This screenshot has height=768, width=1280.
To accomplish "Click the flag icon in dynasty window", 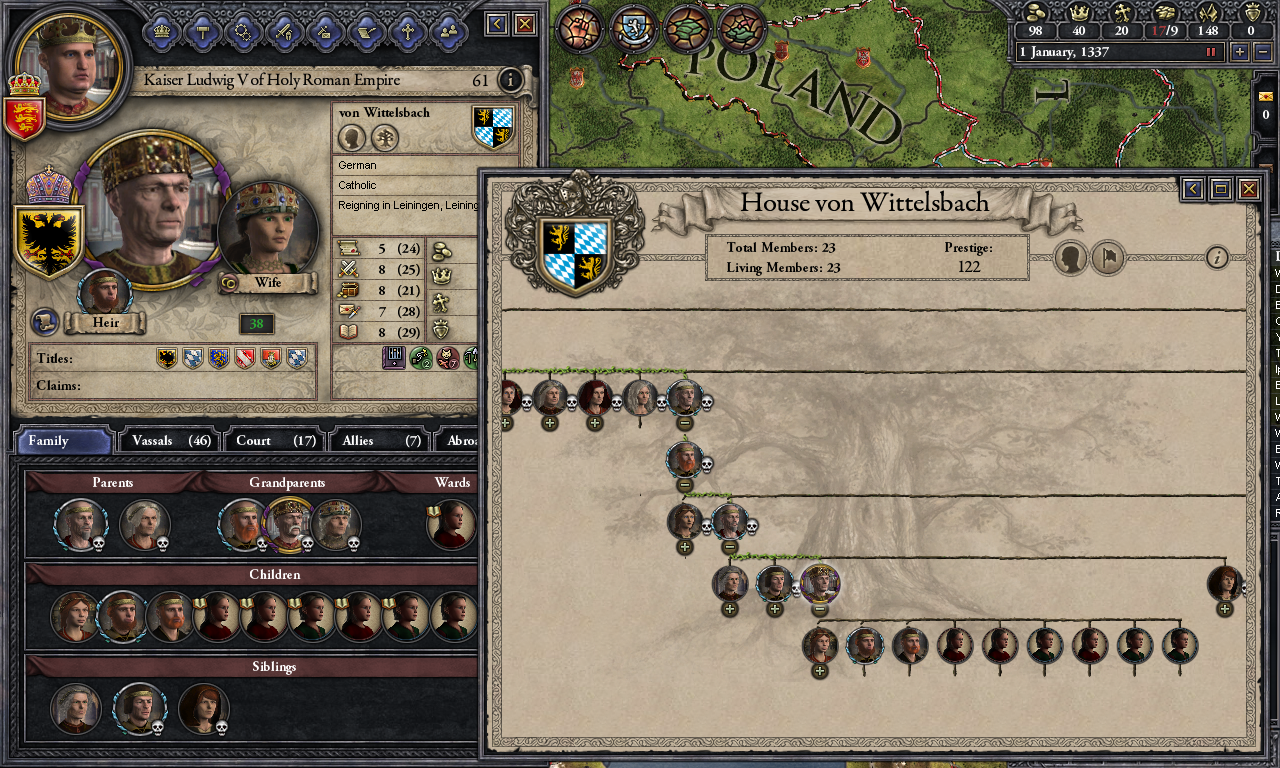I will pos(1108,258).
